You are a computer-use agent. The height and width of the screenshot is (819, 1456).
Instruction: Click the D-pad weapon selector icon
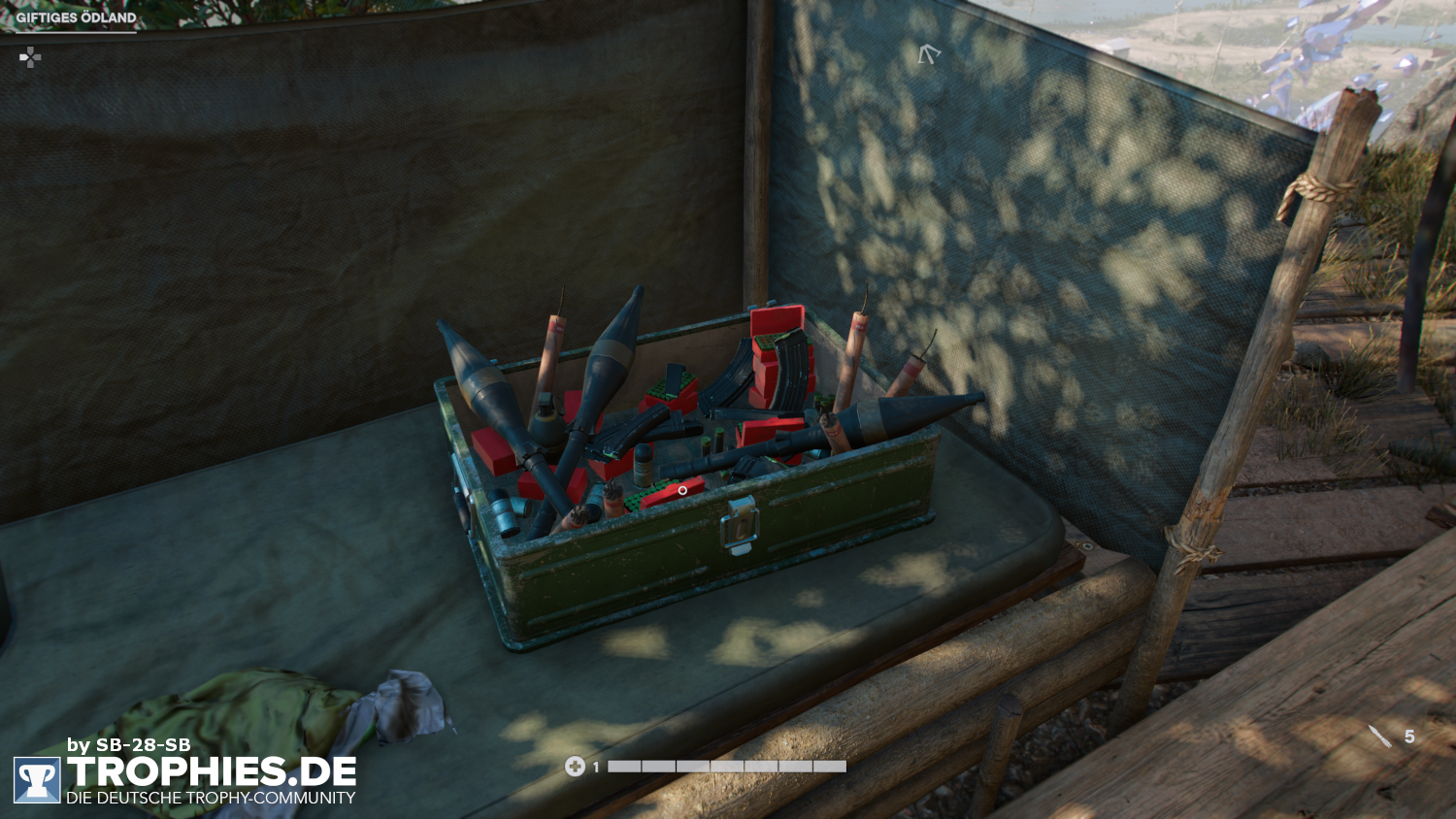tap(29, 57)
